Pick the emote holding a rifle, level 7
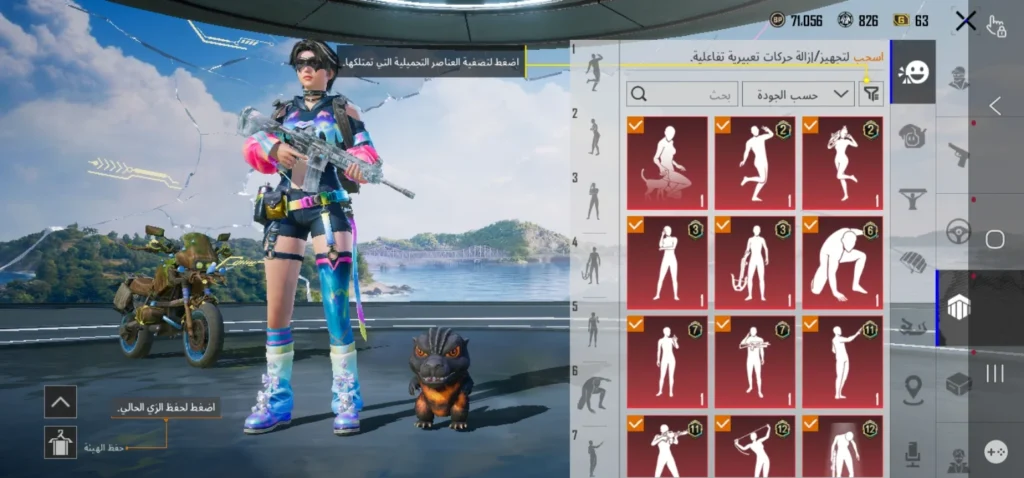The height and width of the screenshot is (478, 1024). tap(754, 361)
